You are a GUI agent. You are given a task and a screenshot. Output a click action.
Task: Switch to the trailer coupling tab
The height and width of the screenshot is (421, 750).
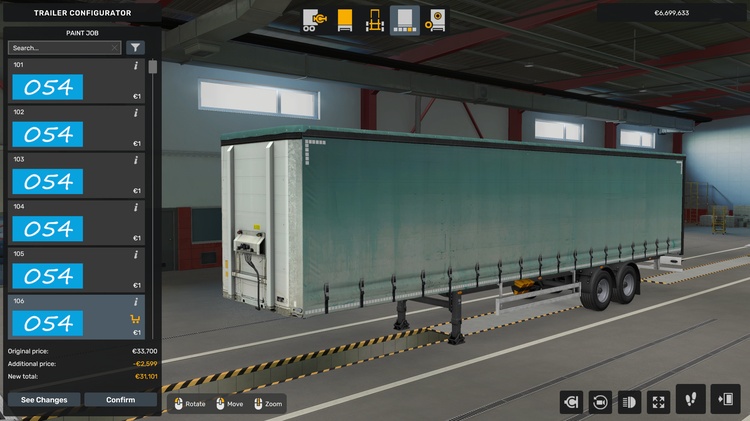pos(315,20)
